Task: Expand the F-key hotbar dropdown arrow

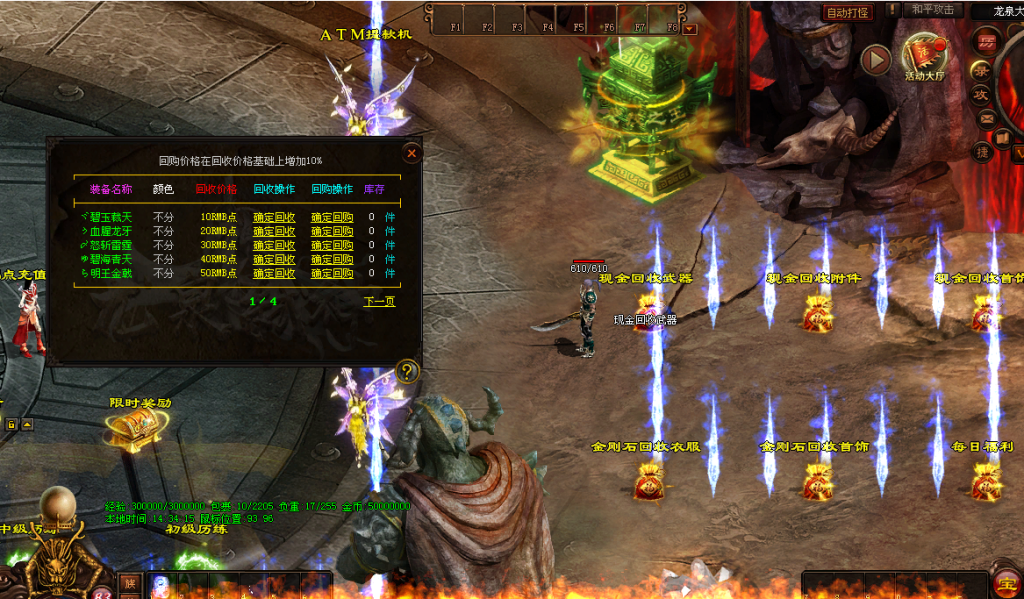Action: [x=689, y=29]
